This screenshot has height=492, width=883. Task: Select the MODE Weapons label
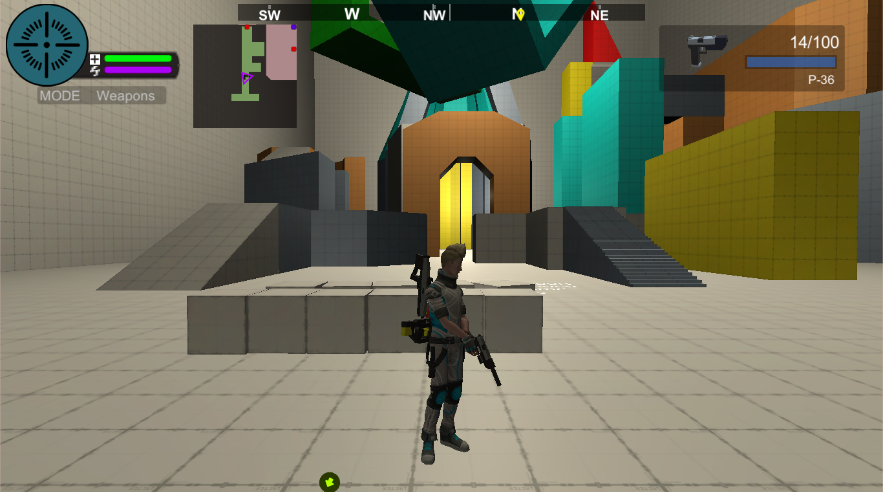click(x=102, y=96)
